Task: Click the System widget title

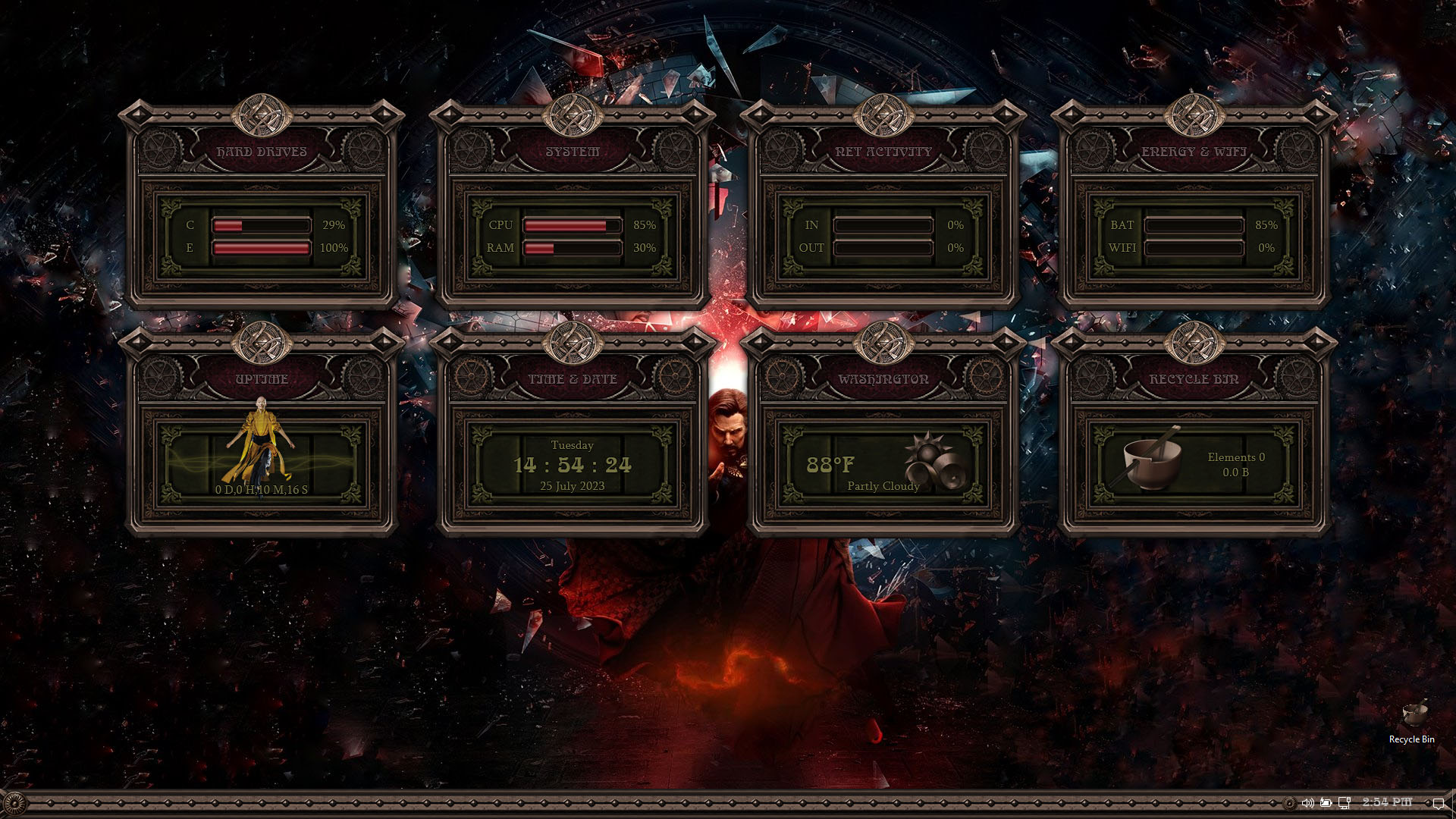Action: tap(573, 152)
